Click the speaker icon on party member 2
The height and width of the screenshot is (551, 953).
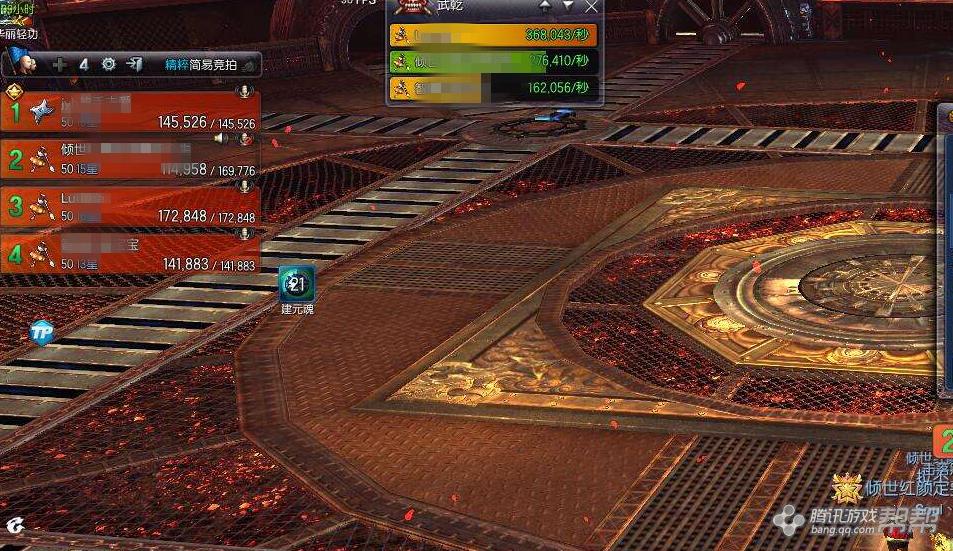coord(220,139)
